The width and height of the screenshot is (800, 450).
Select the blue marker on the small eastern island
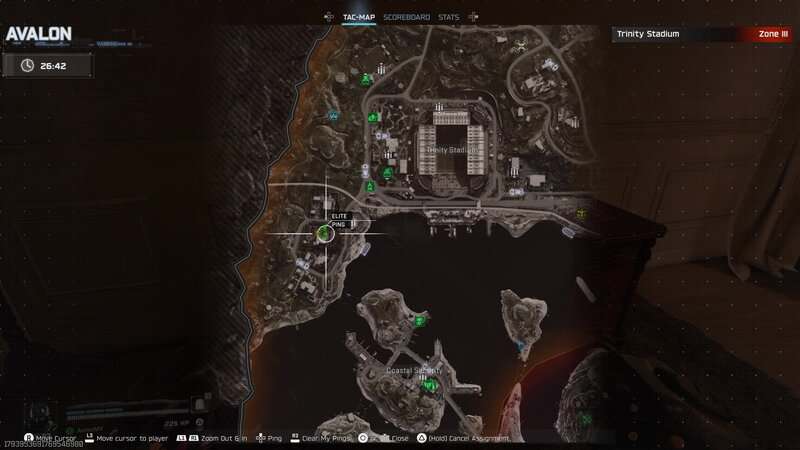click(x=520, y=345)
